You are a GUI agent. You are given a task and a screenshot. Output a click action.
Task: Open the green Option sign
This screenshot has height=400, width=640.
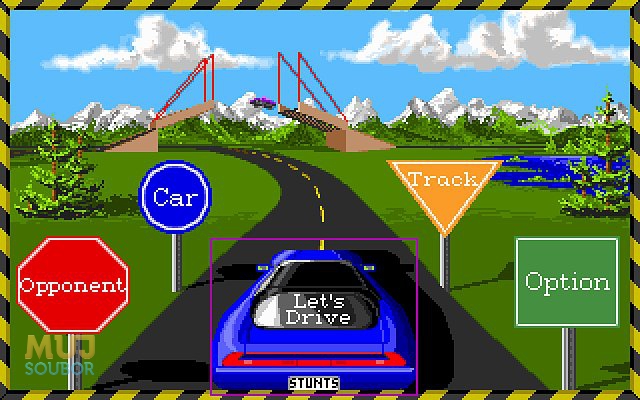coord(567,281)
